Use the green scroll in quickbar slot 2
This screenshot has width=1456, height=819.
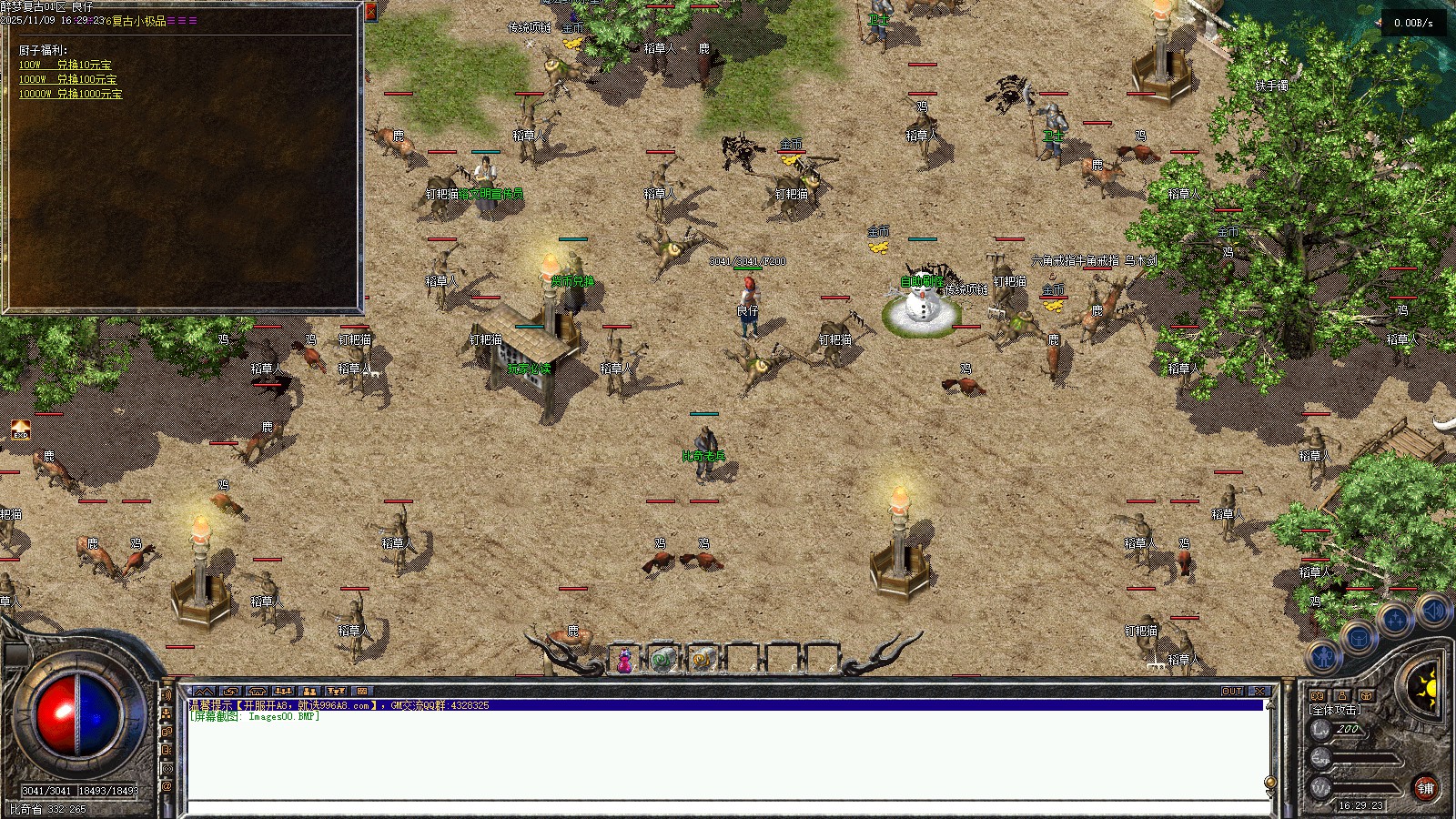(663, 661)
